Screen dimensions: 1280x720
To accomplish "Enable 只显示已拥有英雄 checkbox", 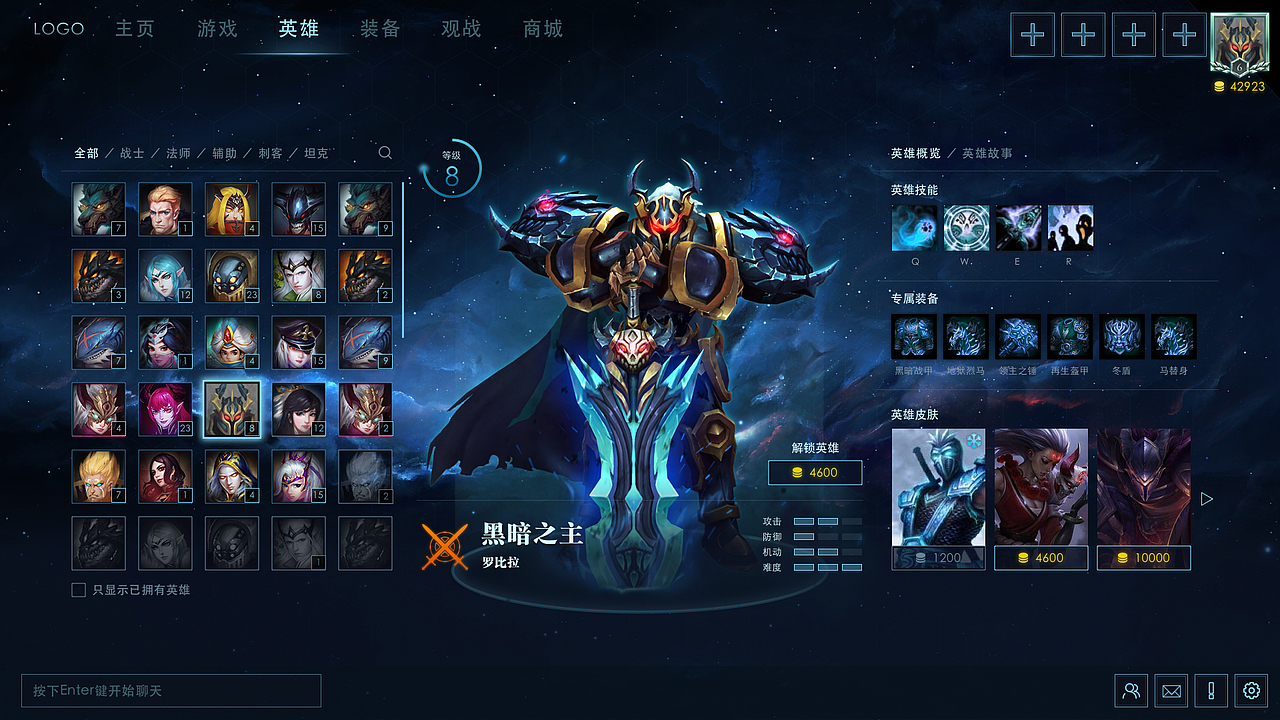I will pos(78,590).
